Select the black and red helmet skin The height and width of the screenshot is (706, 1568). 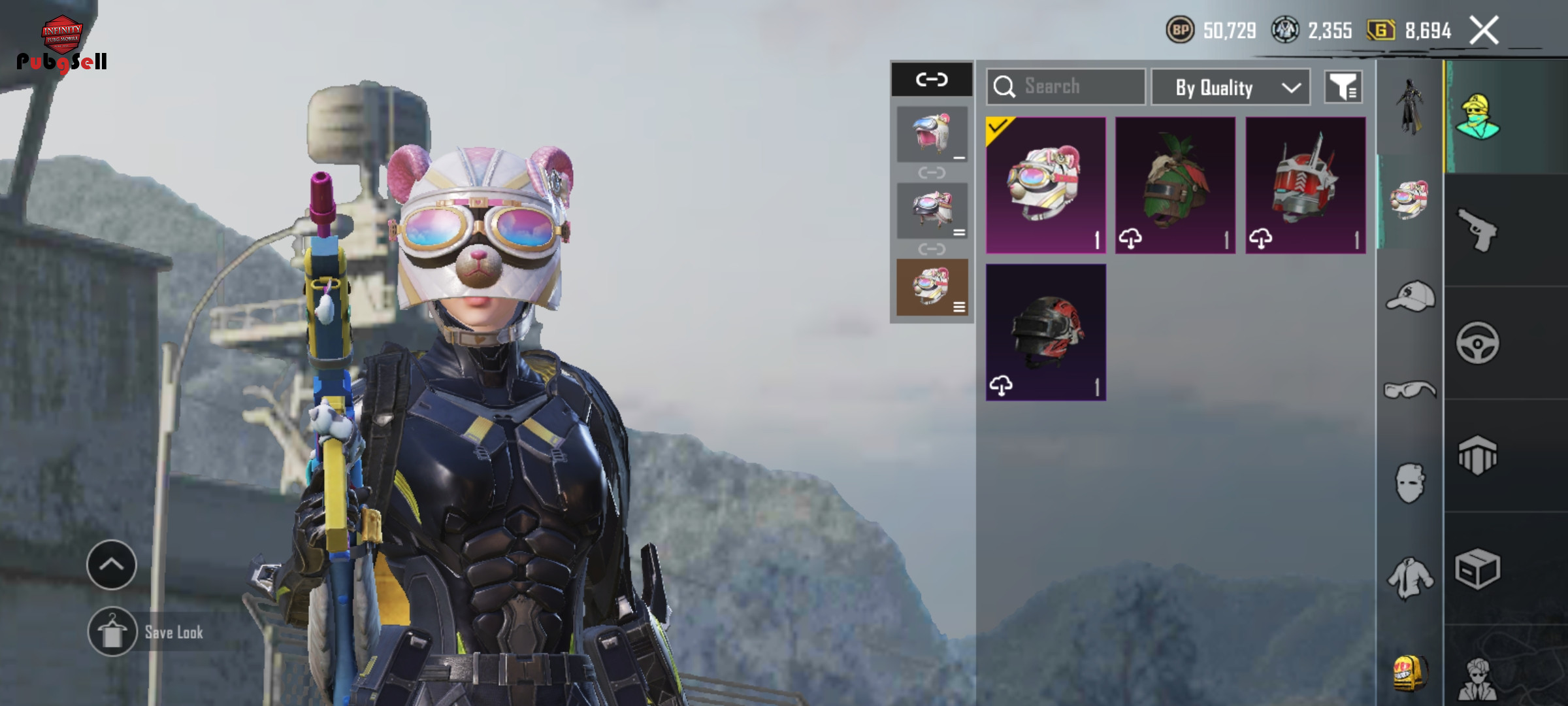click(x=1045, y=332)
